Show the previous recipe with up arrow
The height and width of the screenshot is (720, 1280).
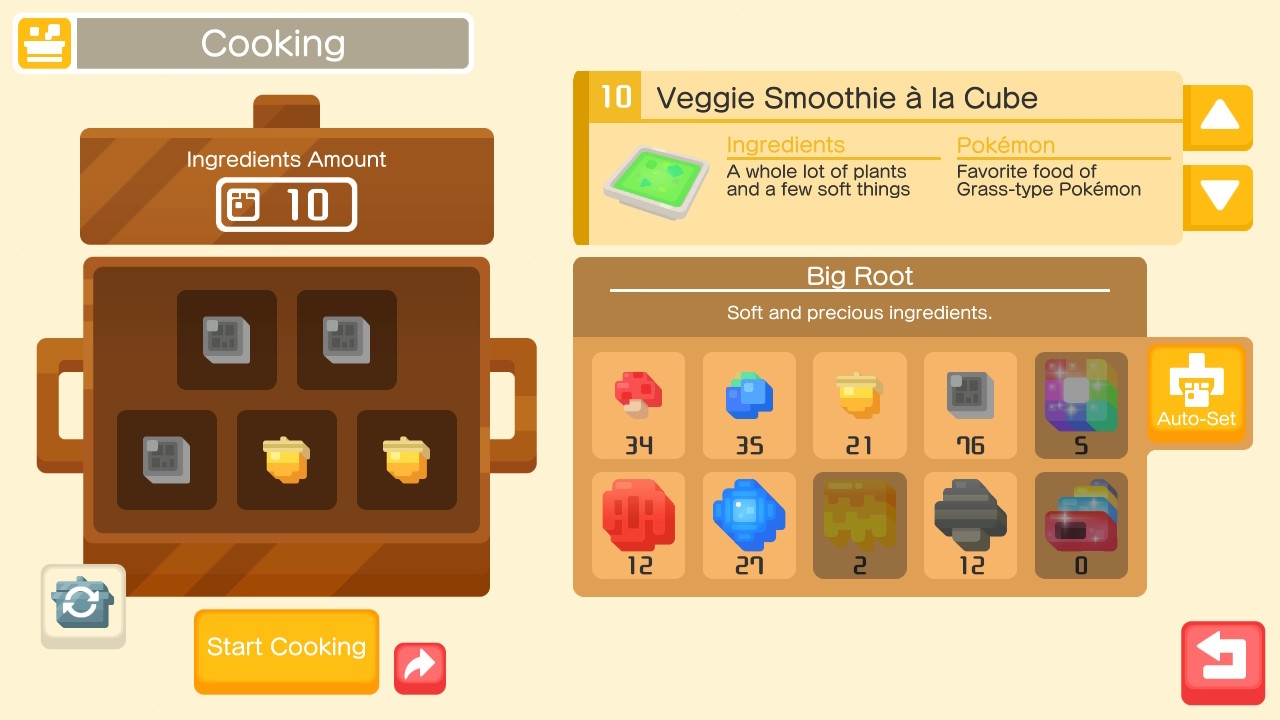1218,116
